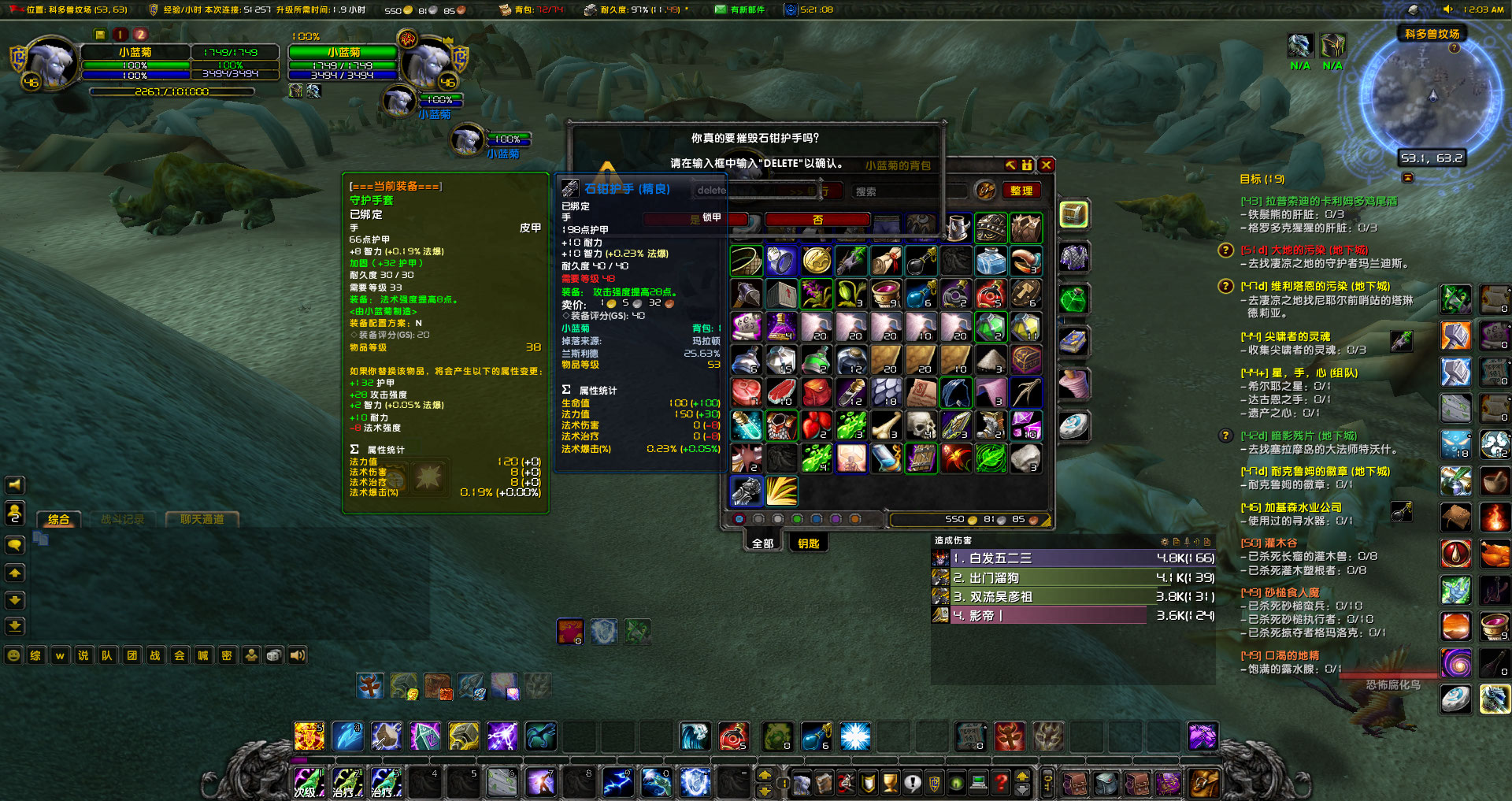
Task: Click the question mark help icon in micro menu
Action: [x=1001, y=782]
